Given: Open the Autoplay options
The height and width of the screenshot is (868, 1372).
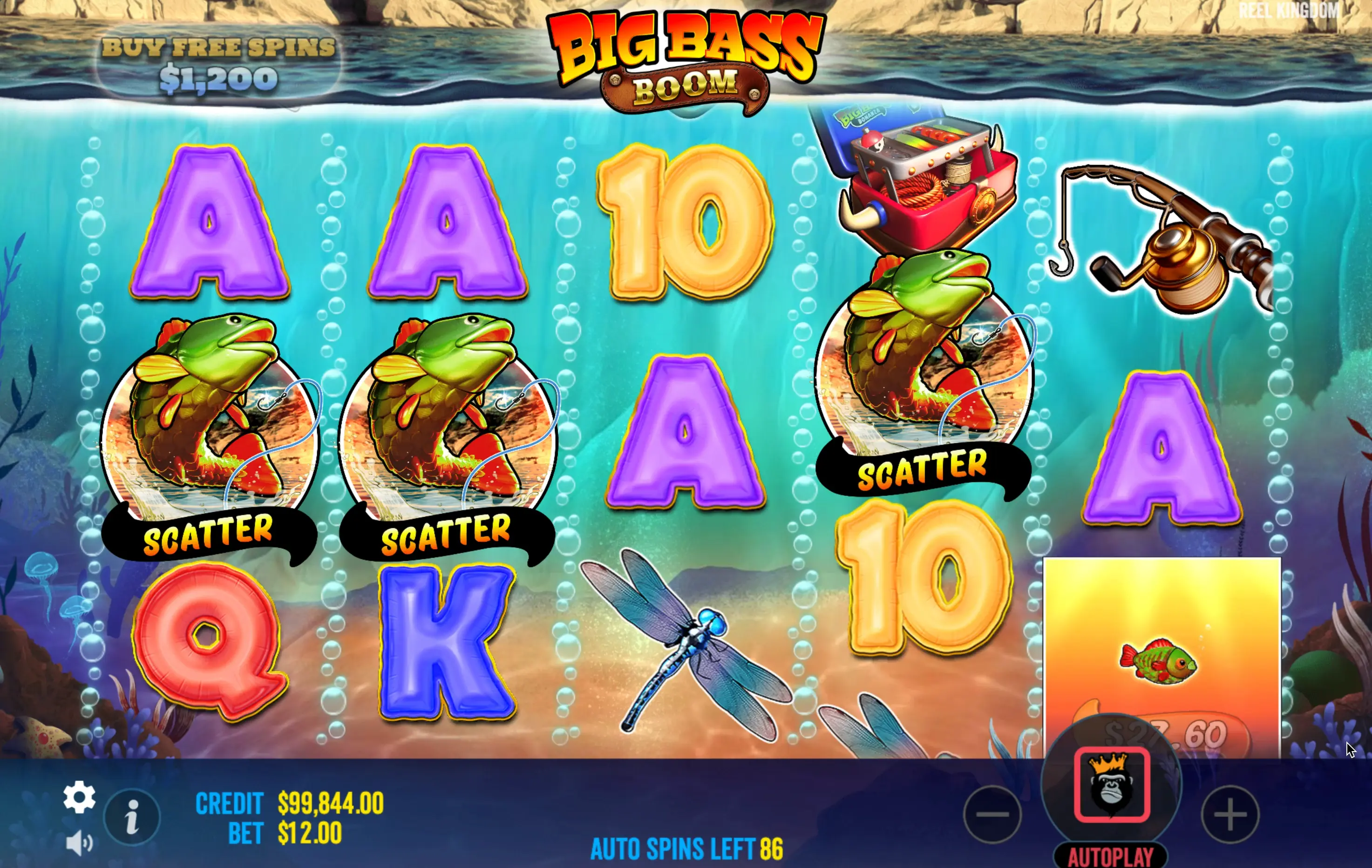Looking at the screenshot, I should (1110, 856).
